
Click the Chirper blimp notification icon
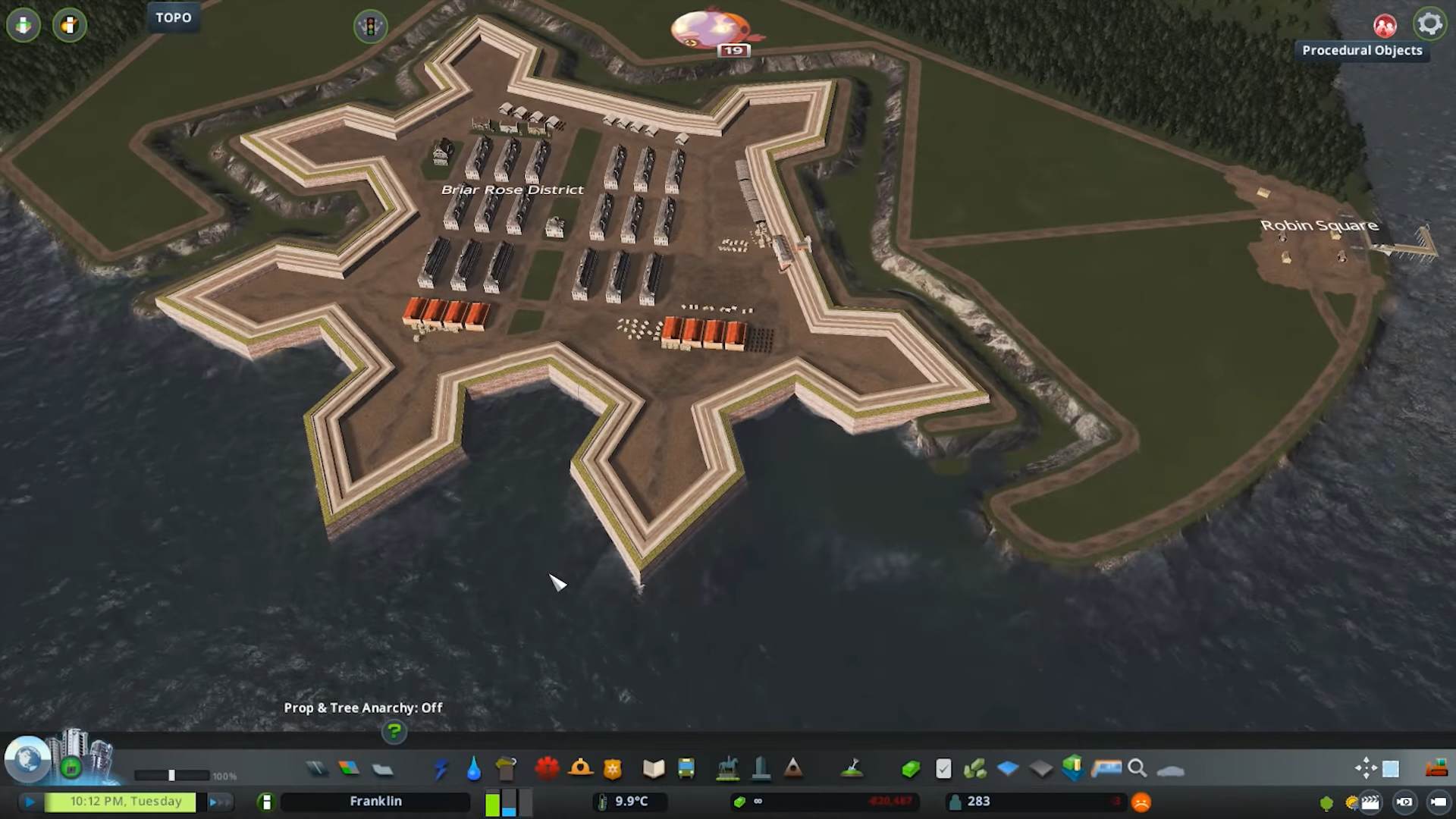pos(711,30)
